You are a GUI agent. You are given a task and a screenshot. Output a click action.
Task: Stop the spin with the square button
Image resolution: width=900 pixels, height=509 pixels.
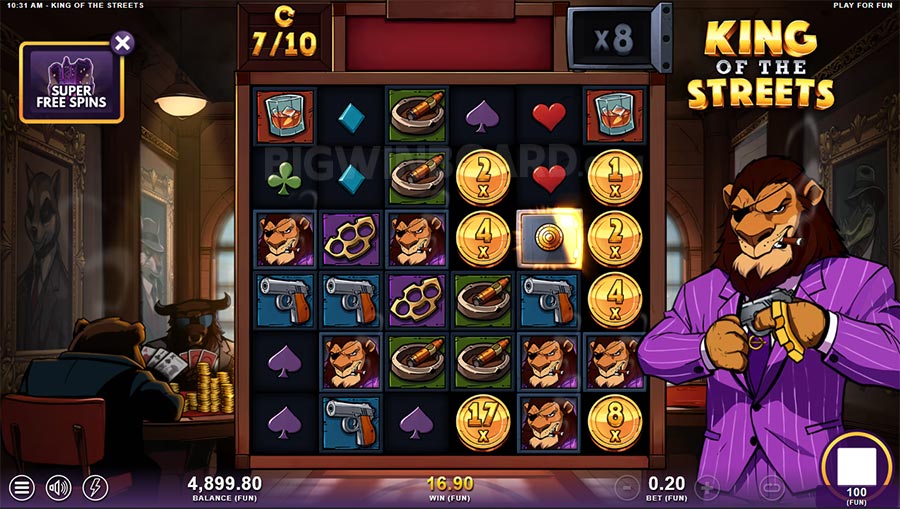[856, 467]
